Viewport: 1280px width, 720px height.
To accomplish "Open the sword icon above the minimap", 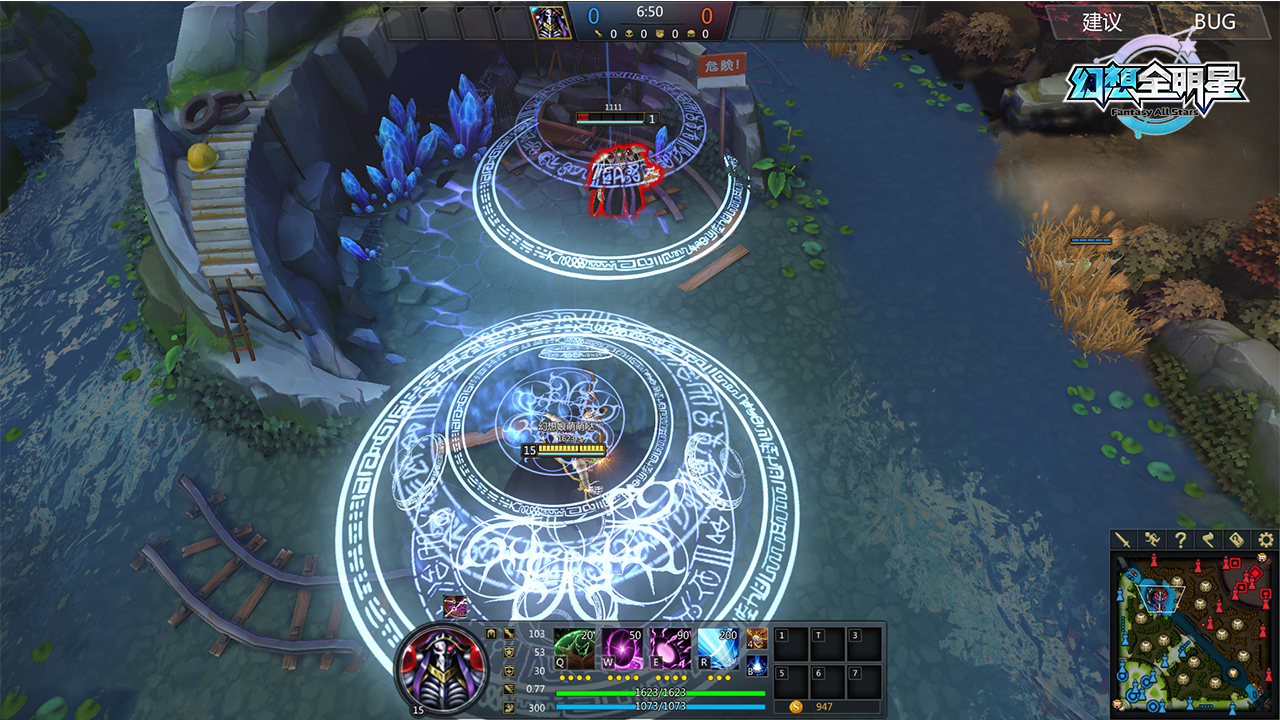I will [x=1125, y=540].
